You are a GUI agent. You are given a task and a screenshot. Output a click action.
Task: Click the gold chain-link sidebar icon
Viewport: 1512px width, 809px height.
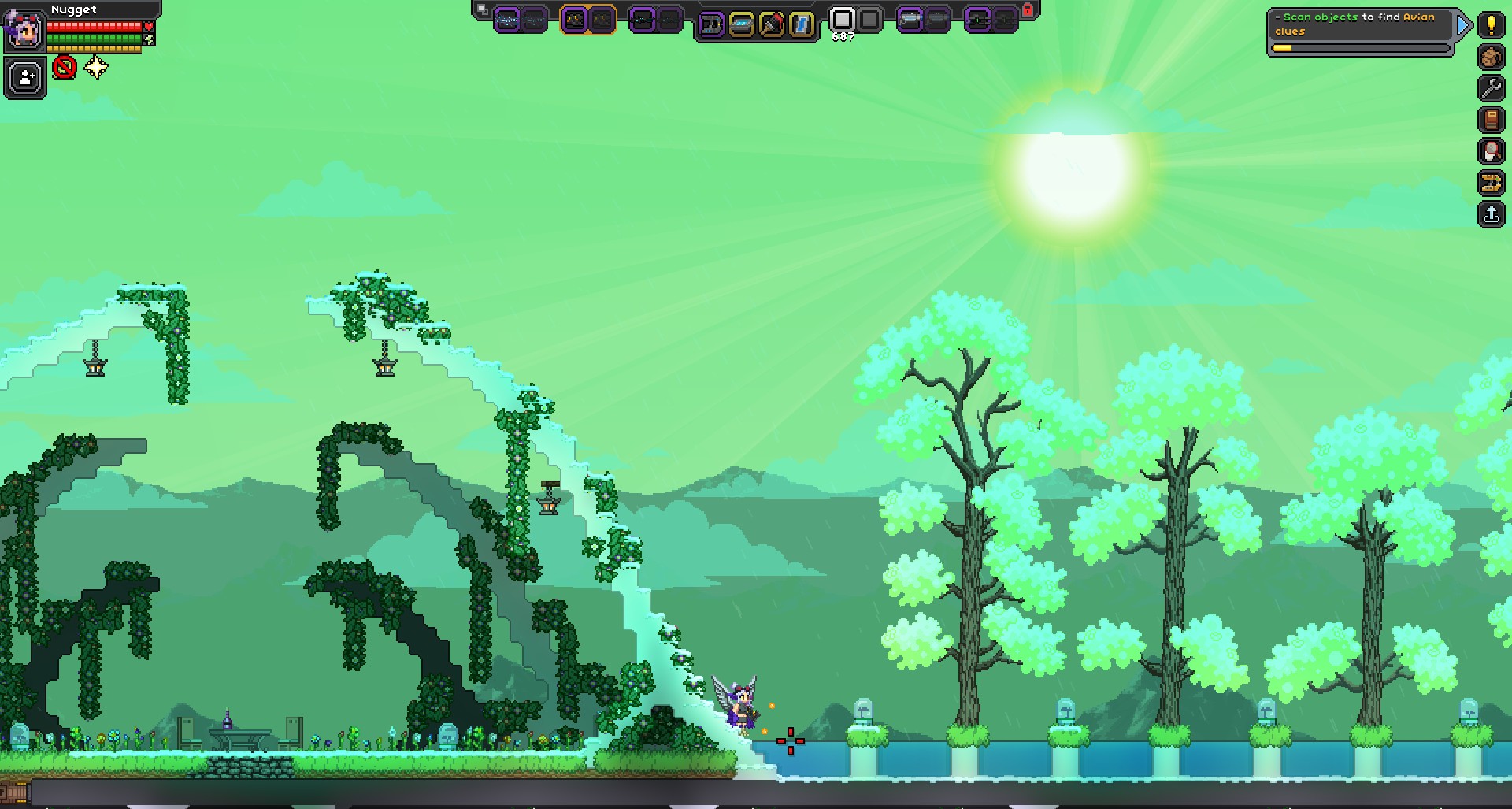1491,183
